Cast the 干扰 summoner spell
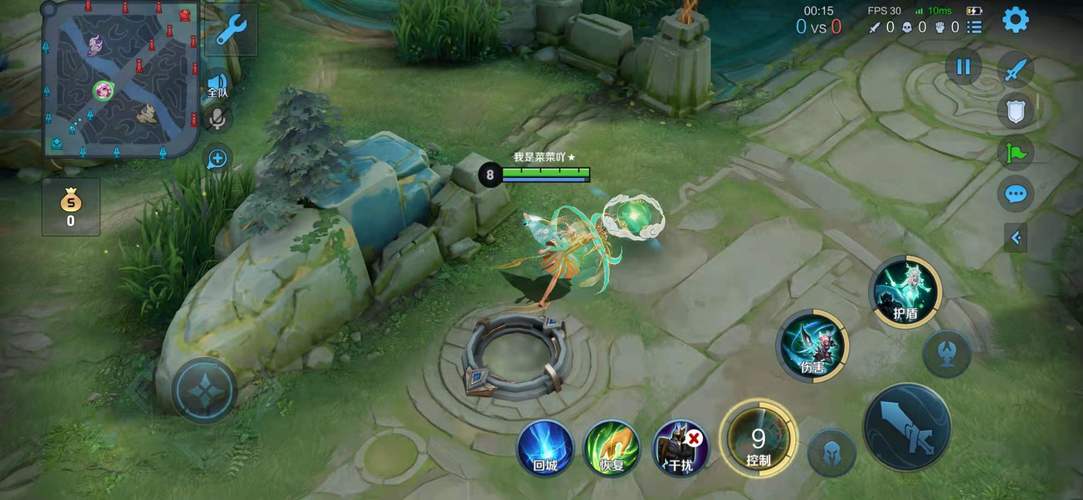This screenshot has width=1083, height=500. click(680, 446)
